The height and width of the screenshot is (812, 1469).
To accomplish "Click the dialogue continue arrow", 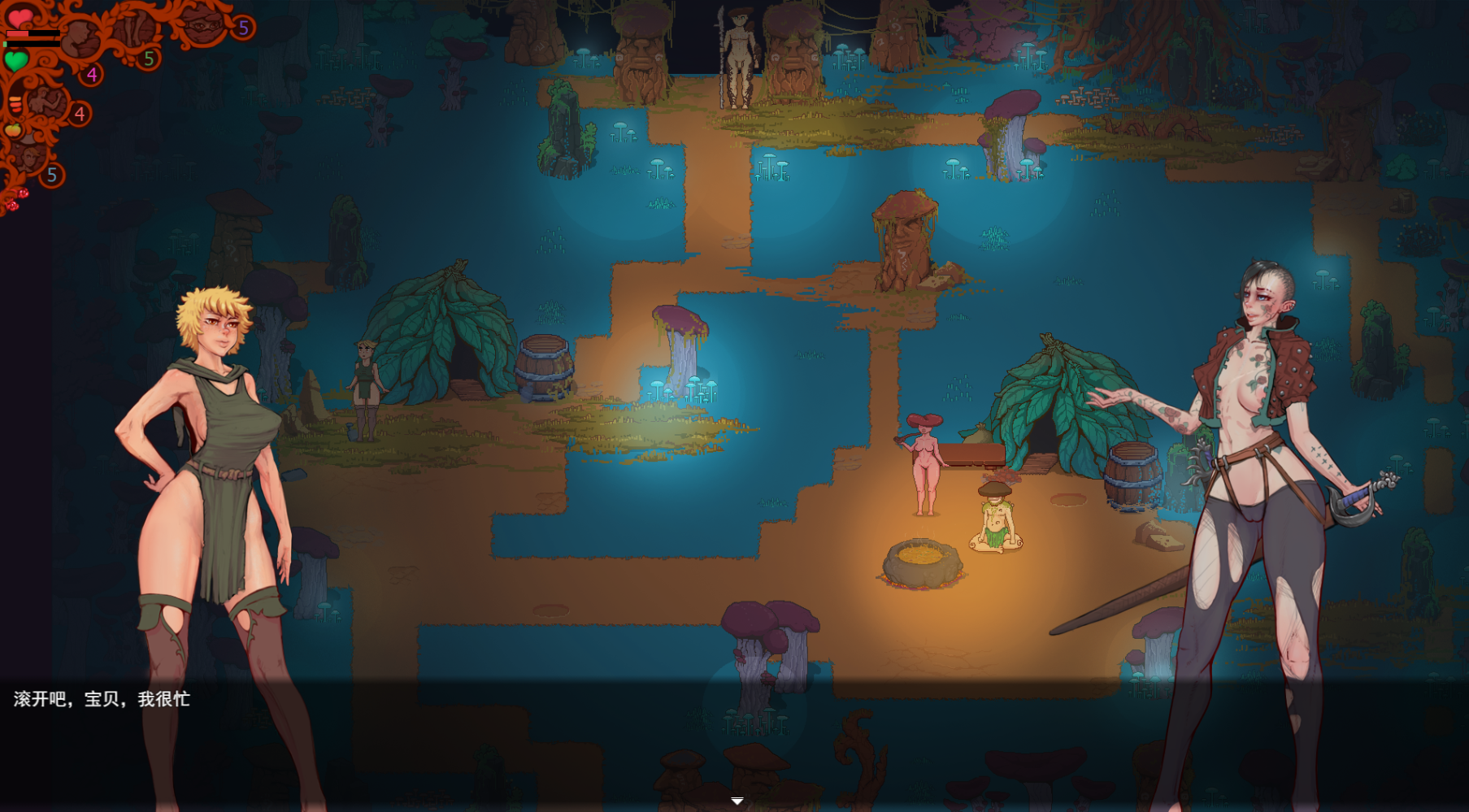I will point(737,801).
